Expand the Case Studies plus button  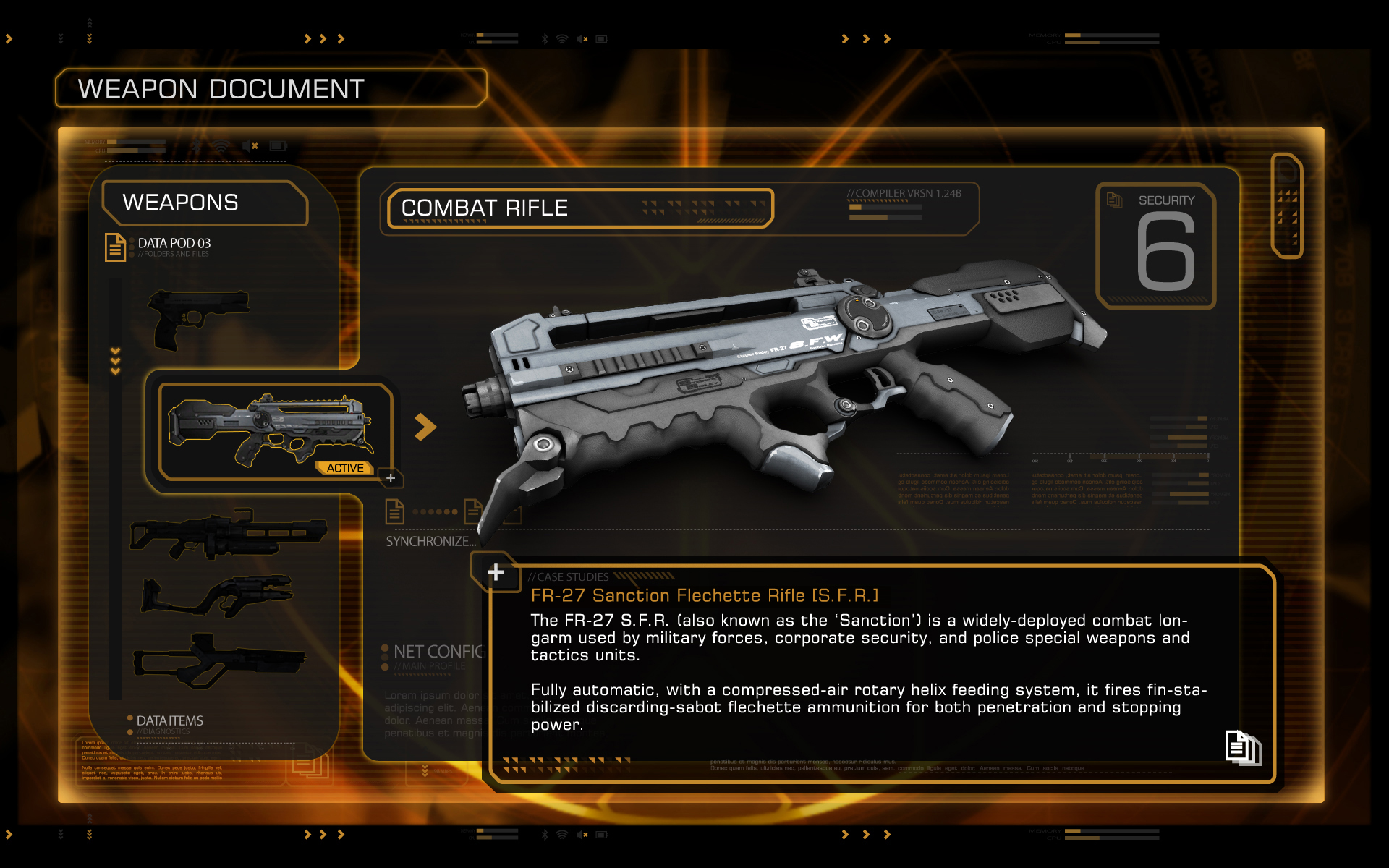pyautogui.click(x=496, y=572)
